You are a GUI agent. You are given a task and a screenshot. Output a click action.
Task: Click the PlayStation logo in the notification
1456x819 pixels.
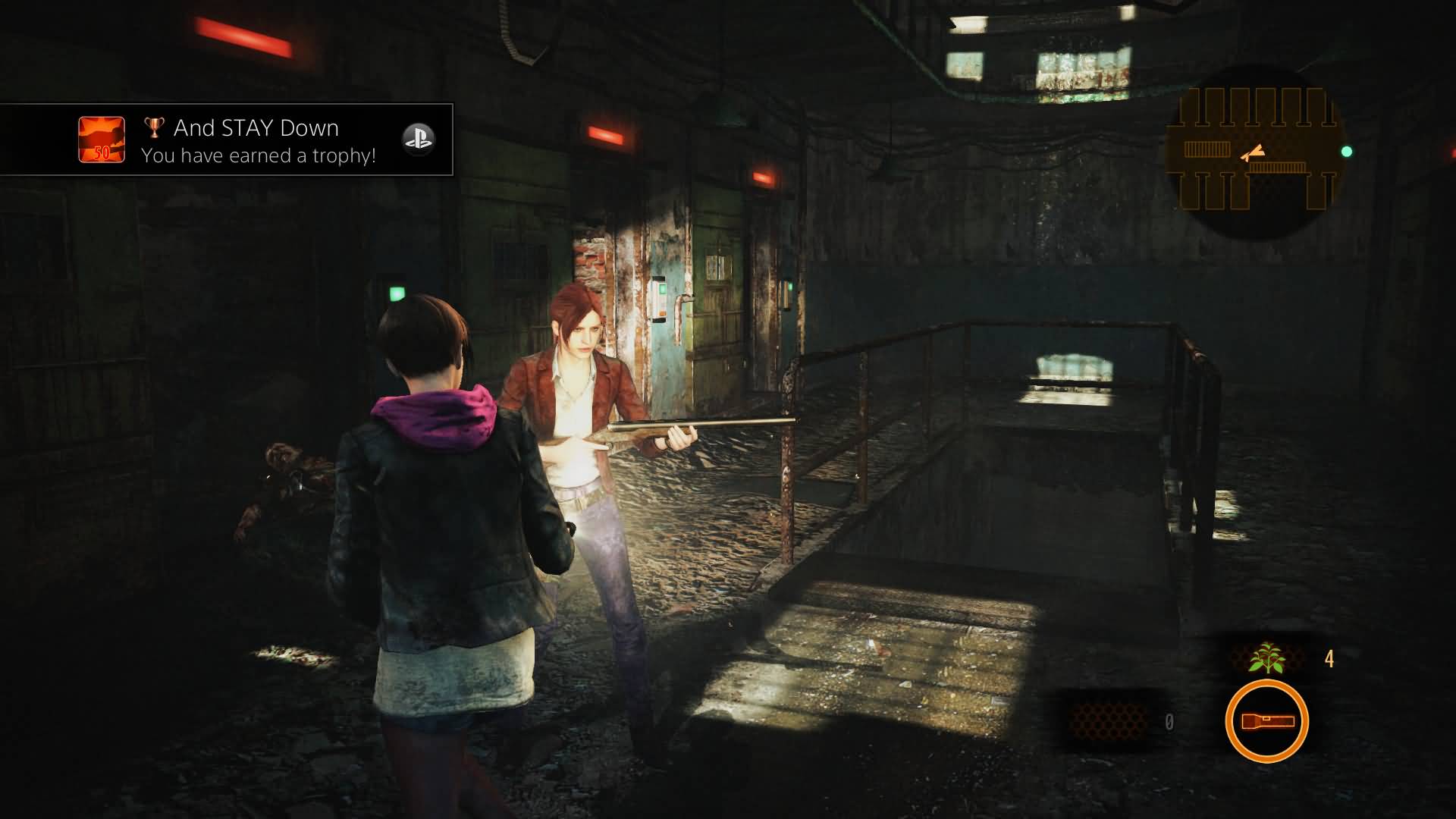[x=418, y=140]
